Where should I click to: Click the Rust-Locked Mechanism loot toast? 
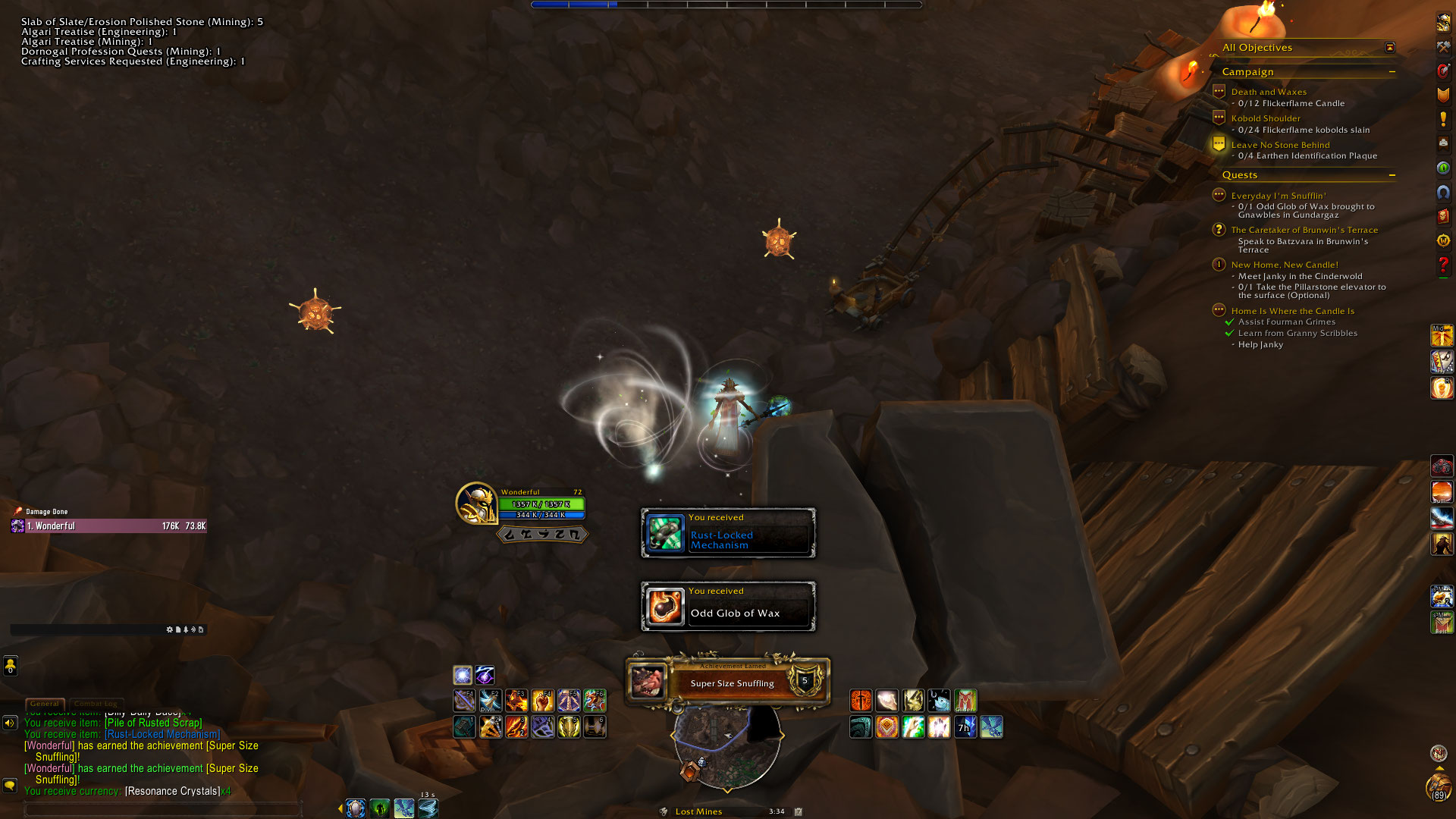coord(728,533)
